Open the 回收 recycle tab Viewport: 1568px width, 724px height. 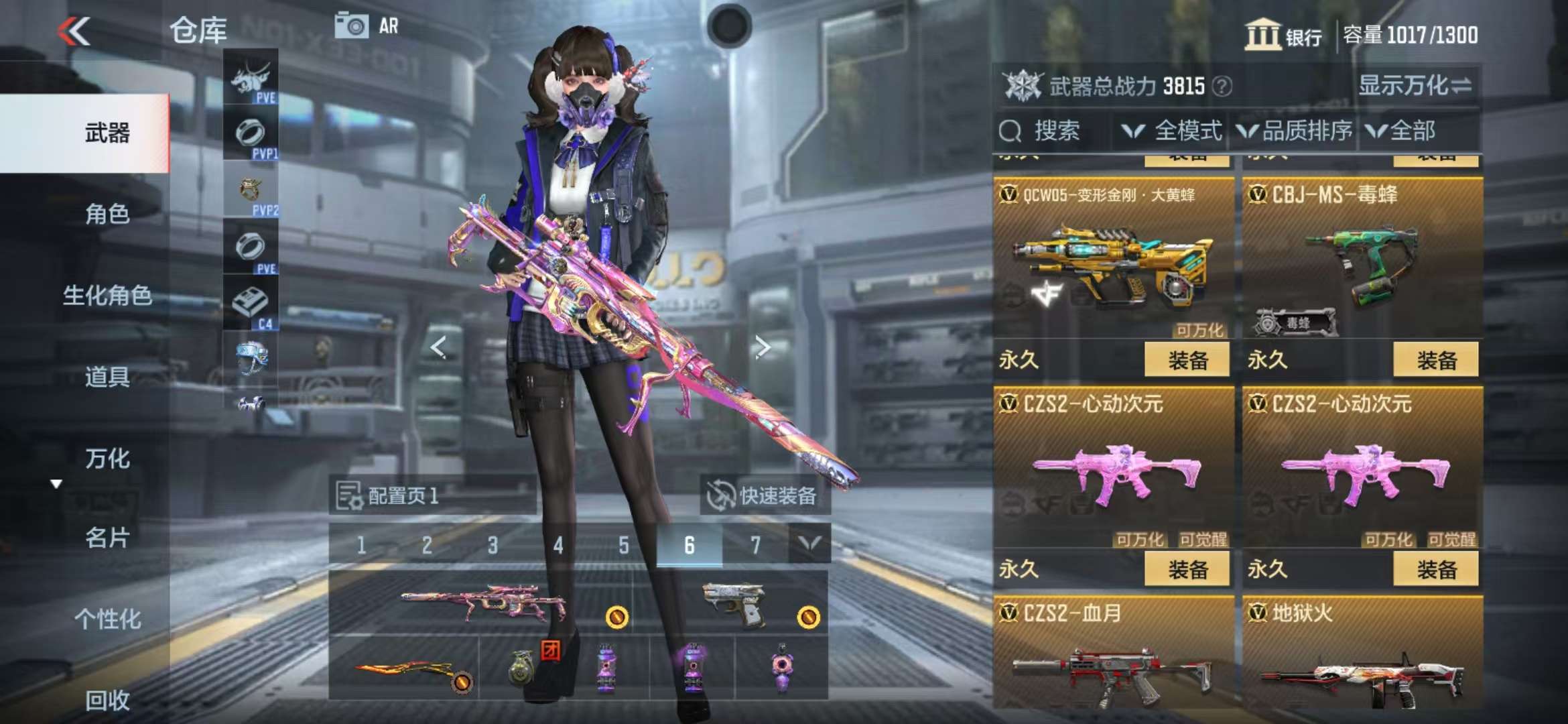[x=107, y=700]
